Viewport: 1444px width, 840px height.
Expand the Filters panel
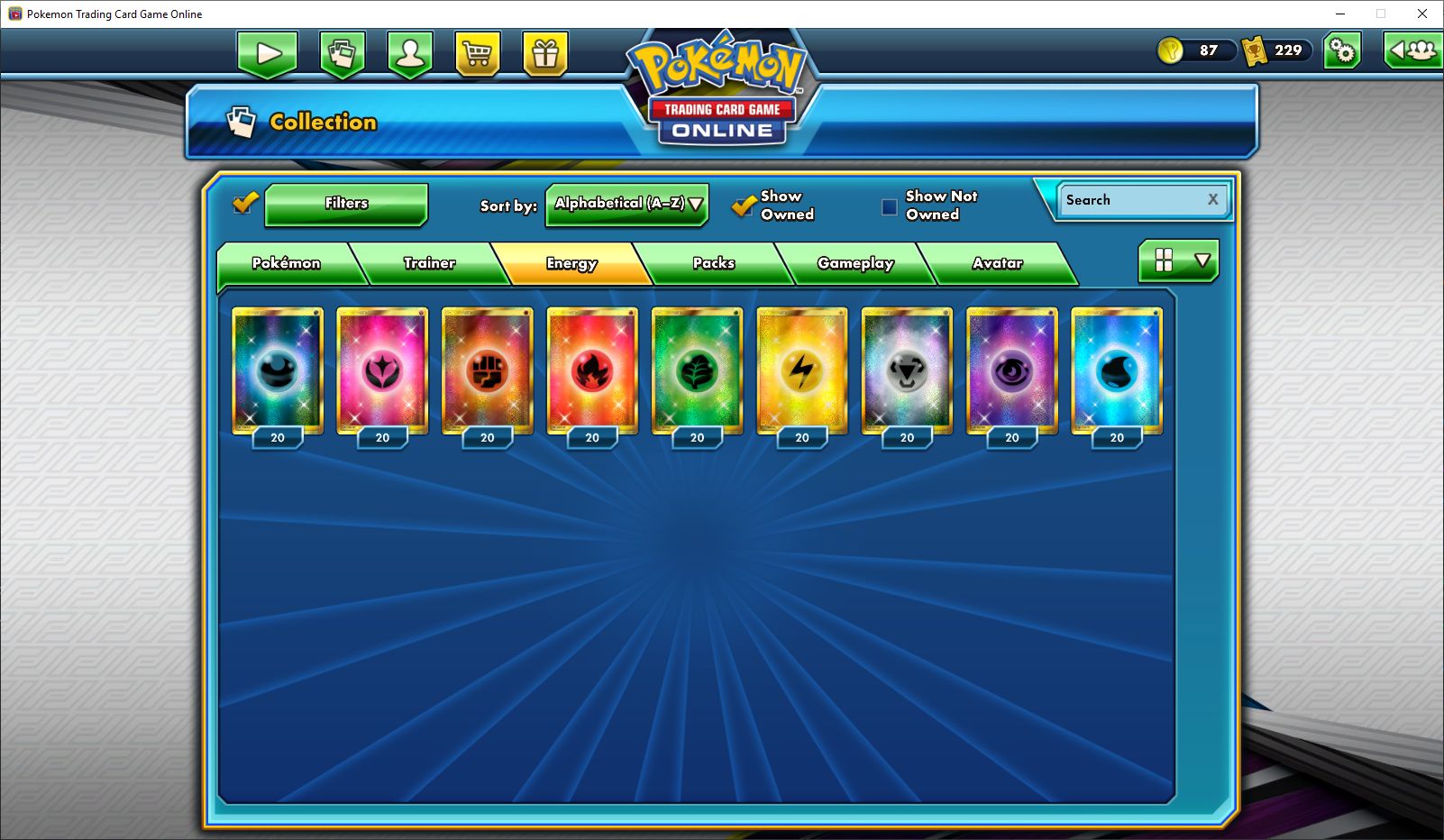346,204
